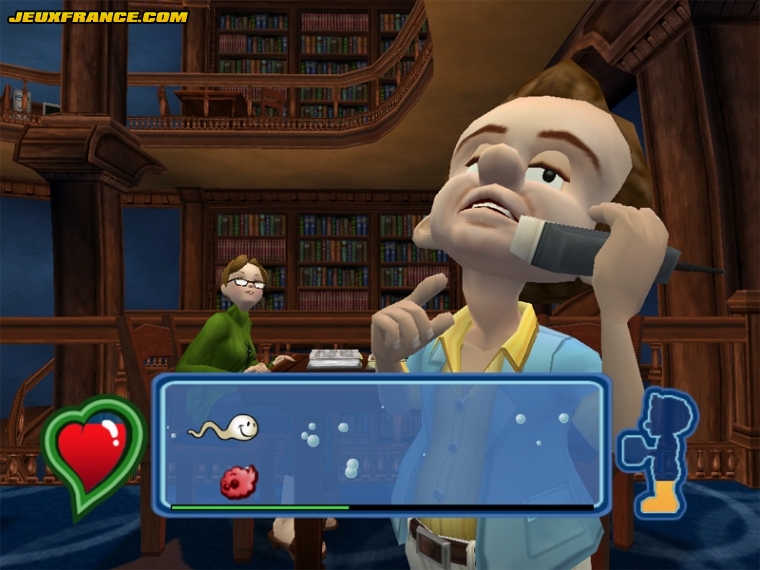Click the JEUXFRANCE.COM watermark
The image size is (760, 570).
tap(97, 17)
